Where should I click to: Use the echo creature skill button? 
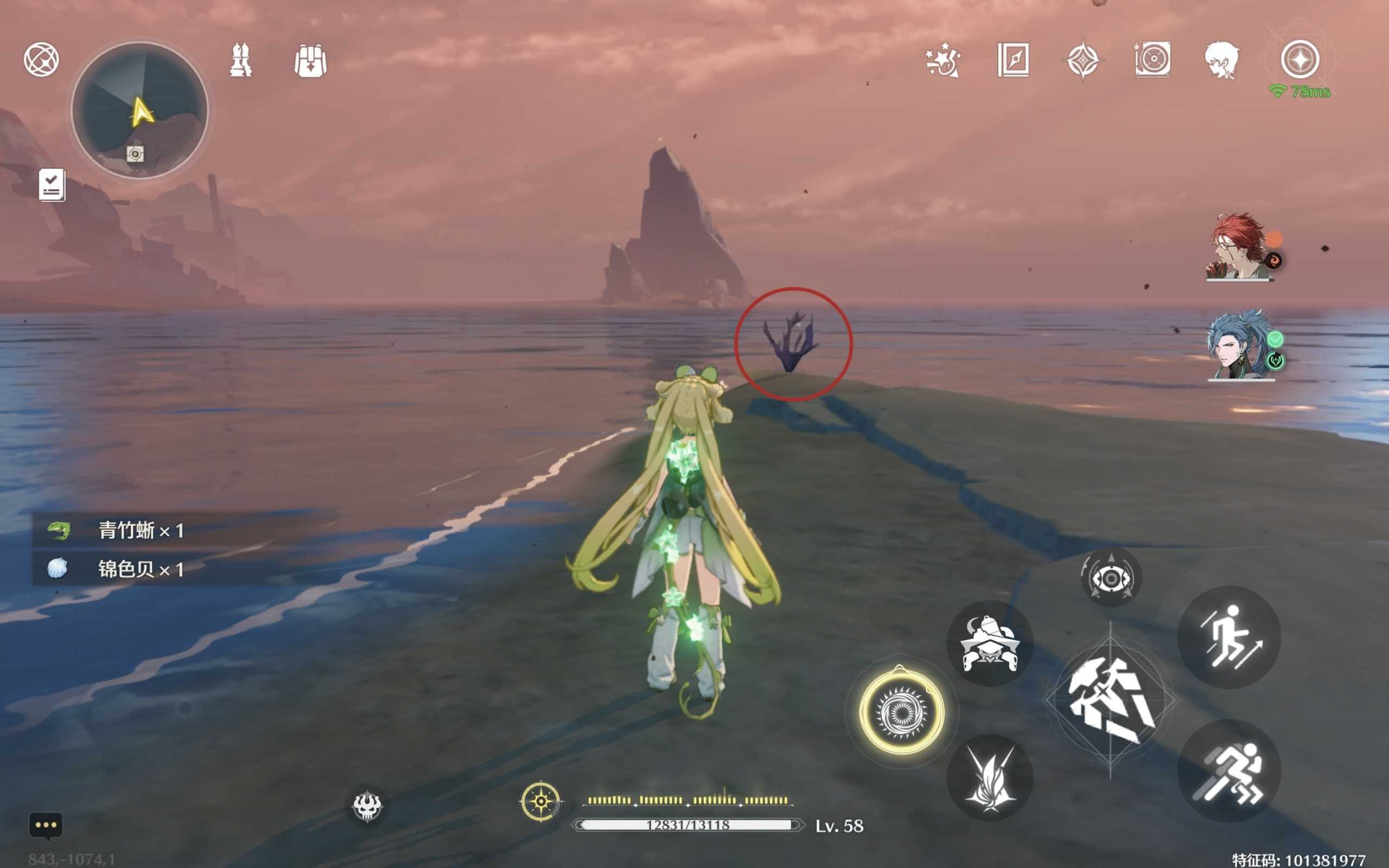pyautogui.click(x=990, y=643)
